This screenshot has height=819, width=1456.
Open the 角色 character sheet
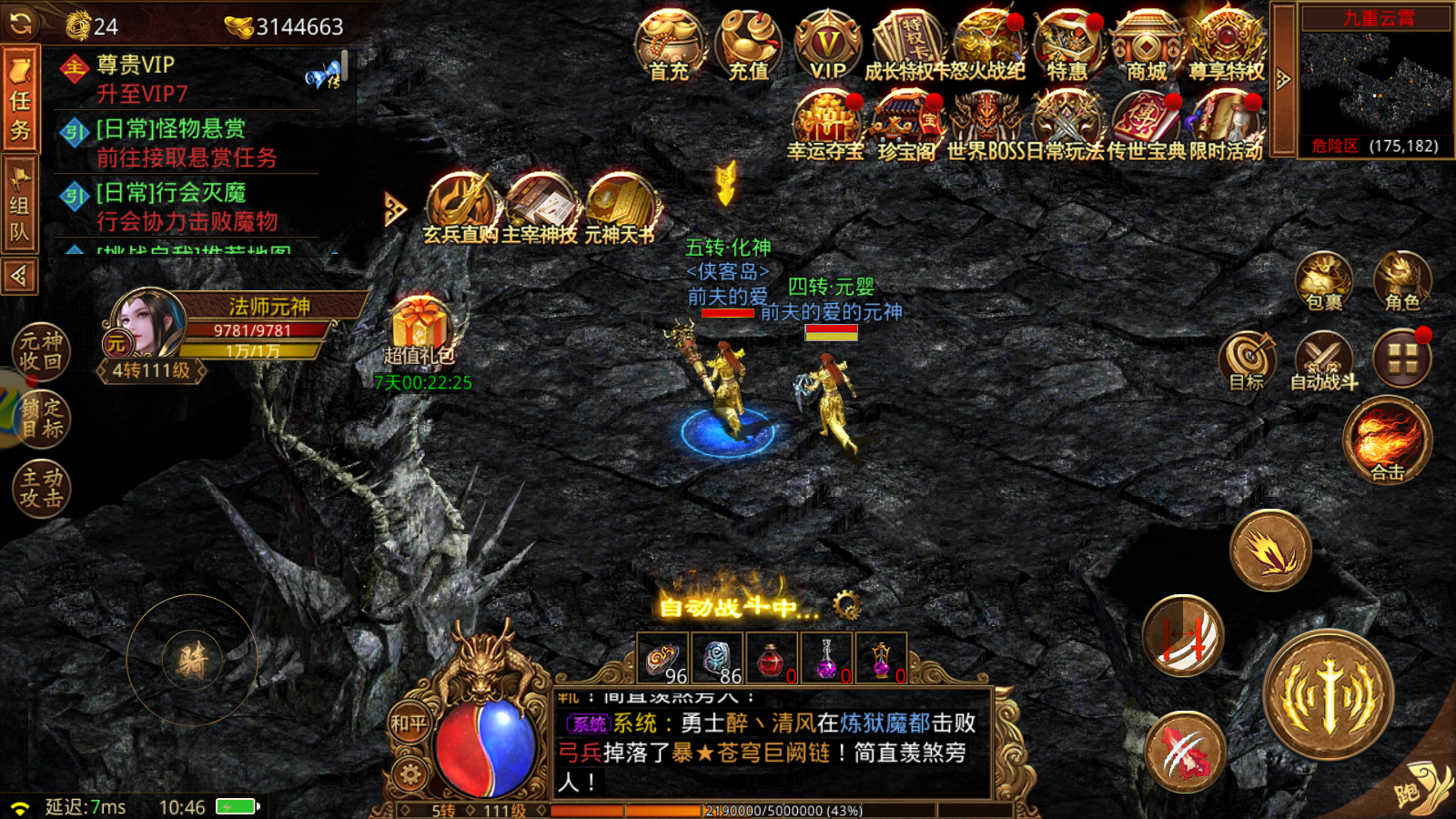click(1402, 280)
